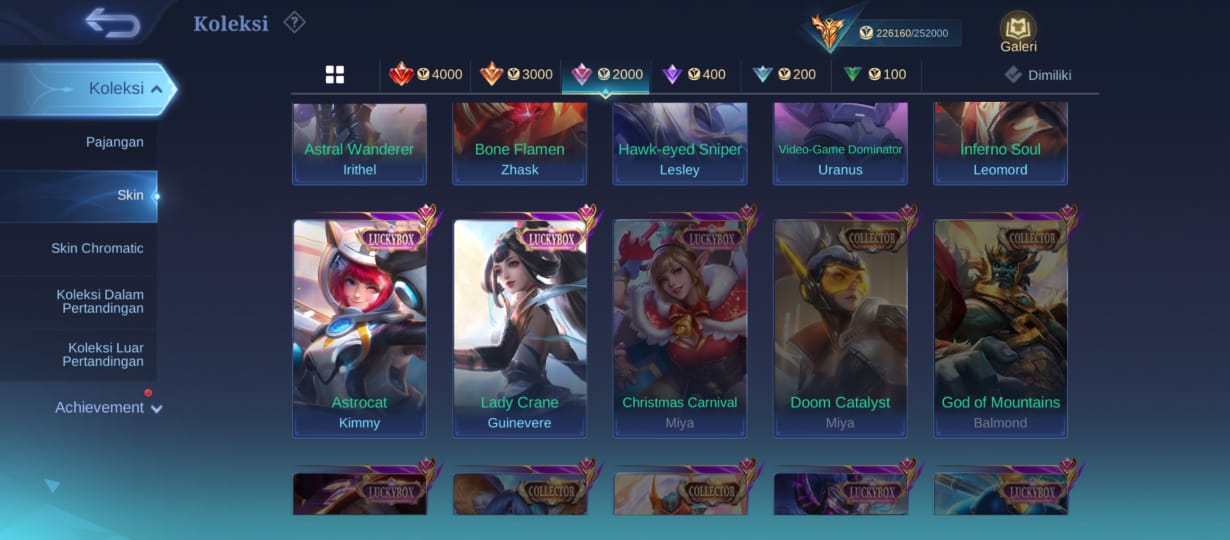Select the 2000 point tier tab
Image resolution: width=1230 pixels, height=540 pixels.
(x=606, y=75)
